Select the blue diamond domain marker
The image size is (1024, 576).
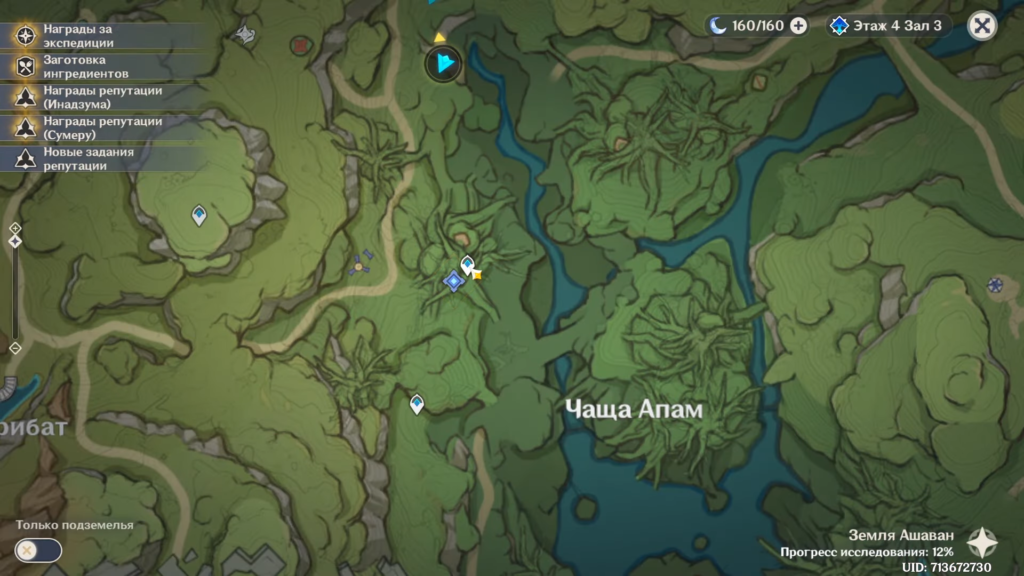click(x=454, y=282)
